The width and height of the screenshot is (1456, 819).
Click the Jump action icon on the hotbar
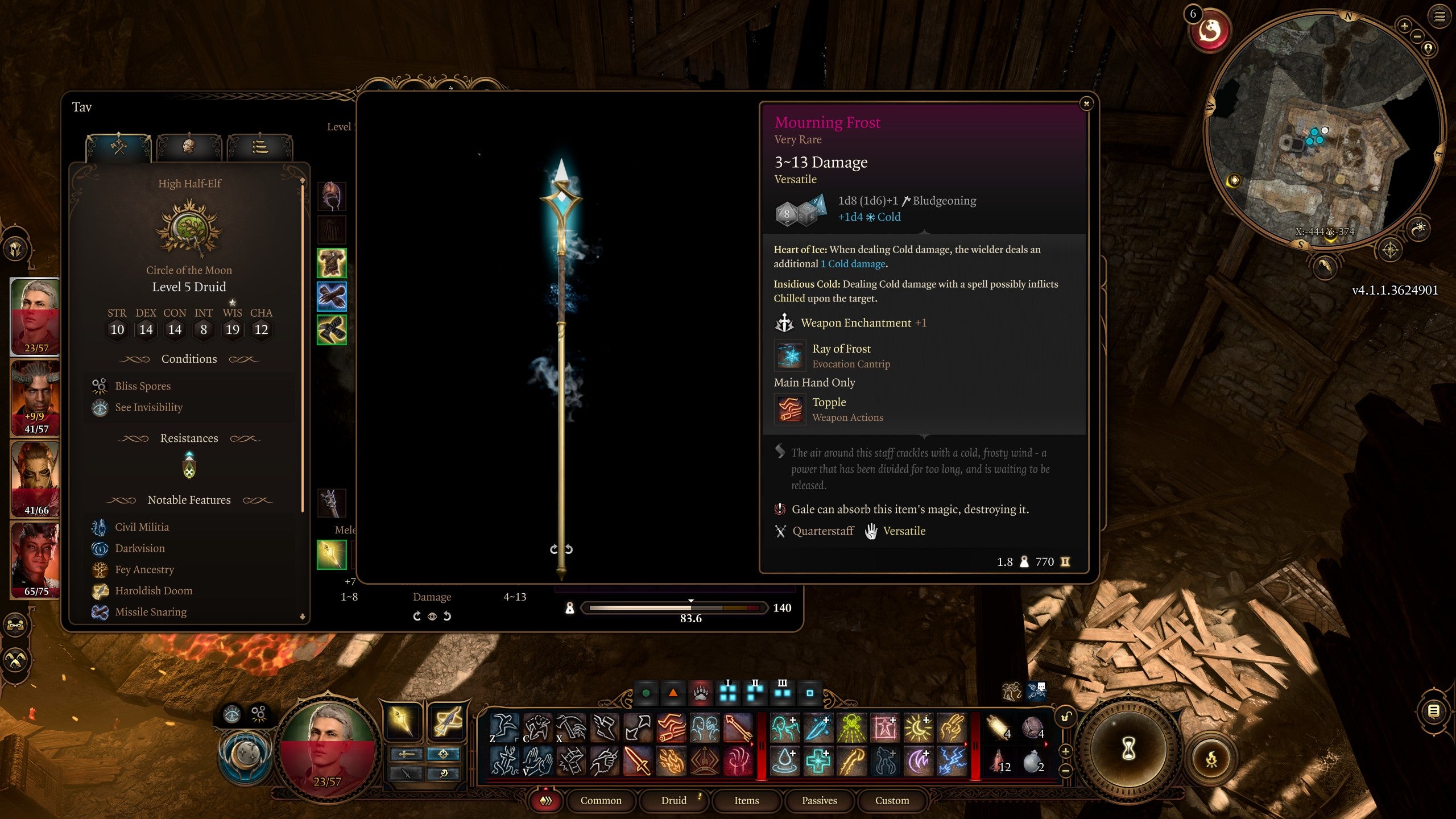pyautogui.click(x=503, y=728)
